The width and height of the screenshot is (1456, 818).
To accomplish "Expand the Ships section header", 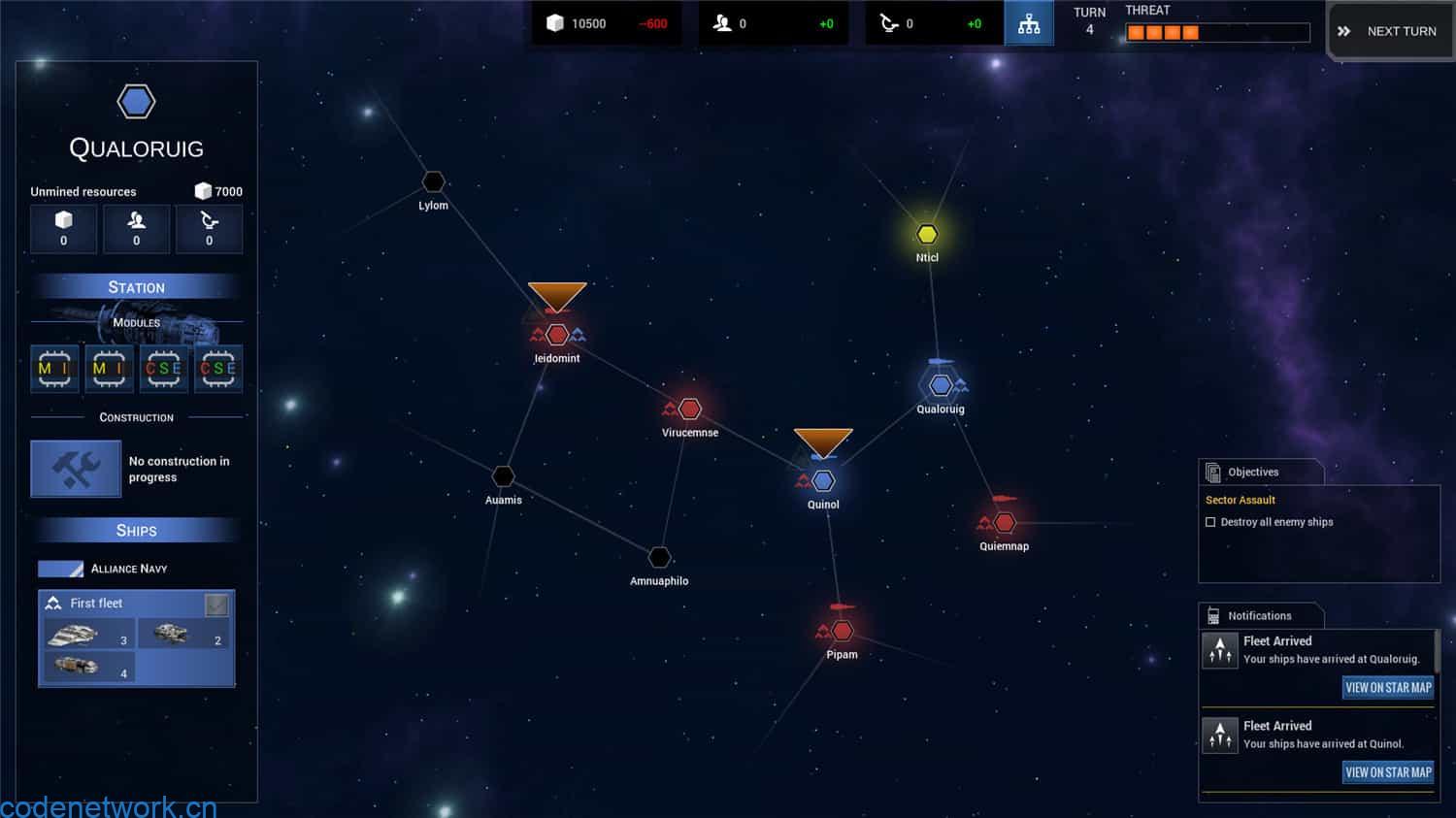I will (x=136, y=530).
